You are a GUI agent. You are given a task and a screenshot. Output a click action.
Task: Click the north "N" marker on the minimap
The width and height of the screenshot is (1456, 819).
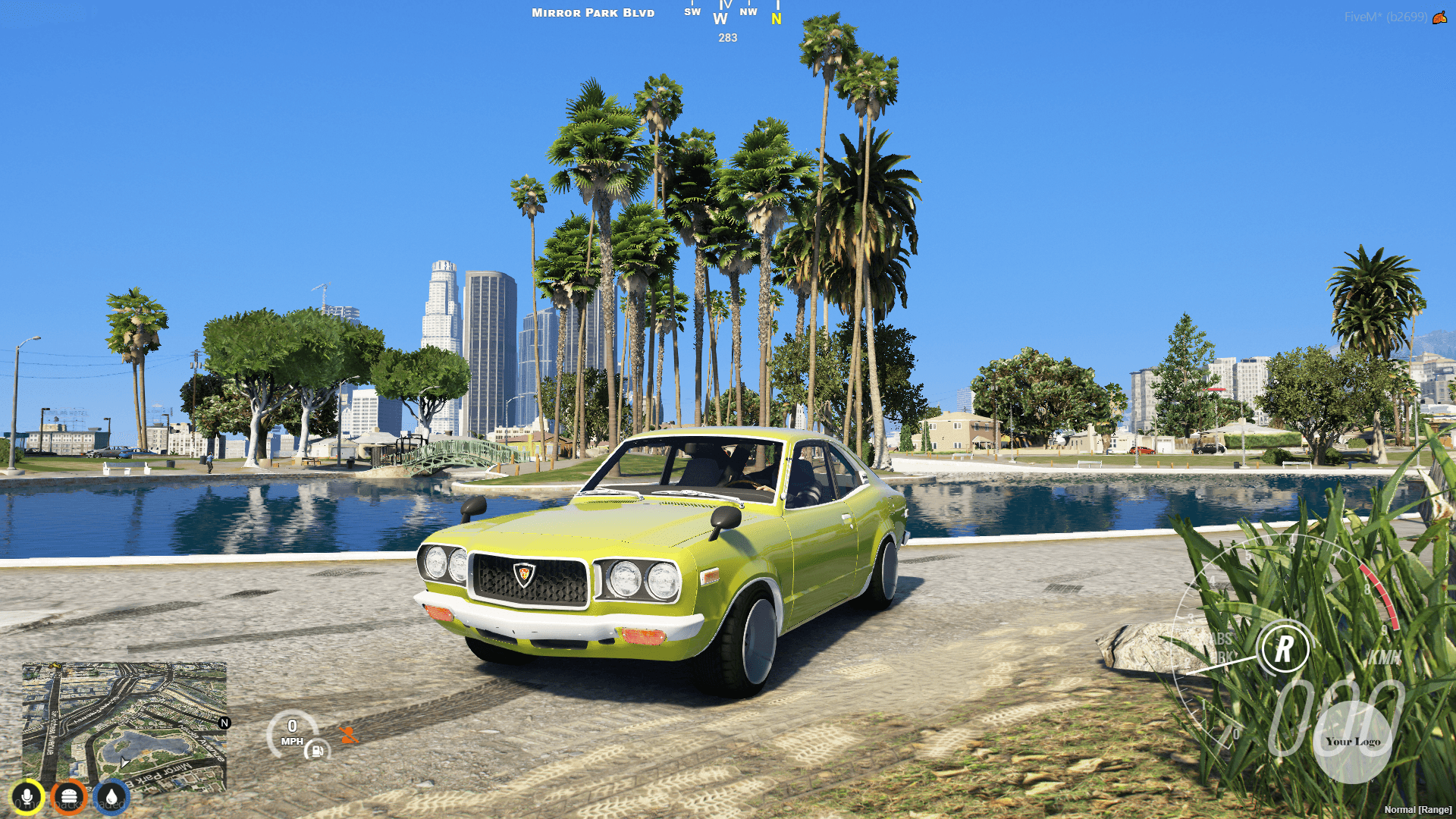pos(224,723)
